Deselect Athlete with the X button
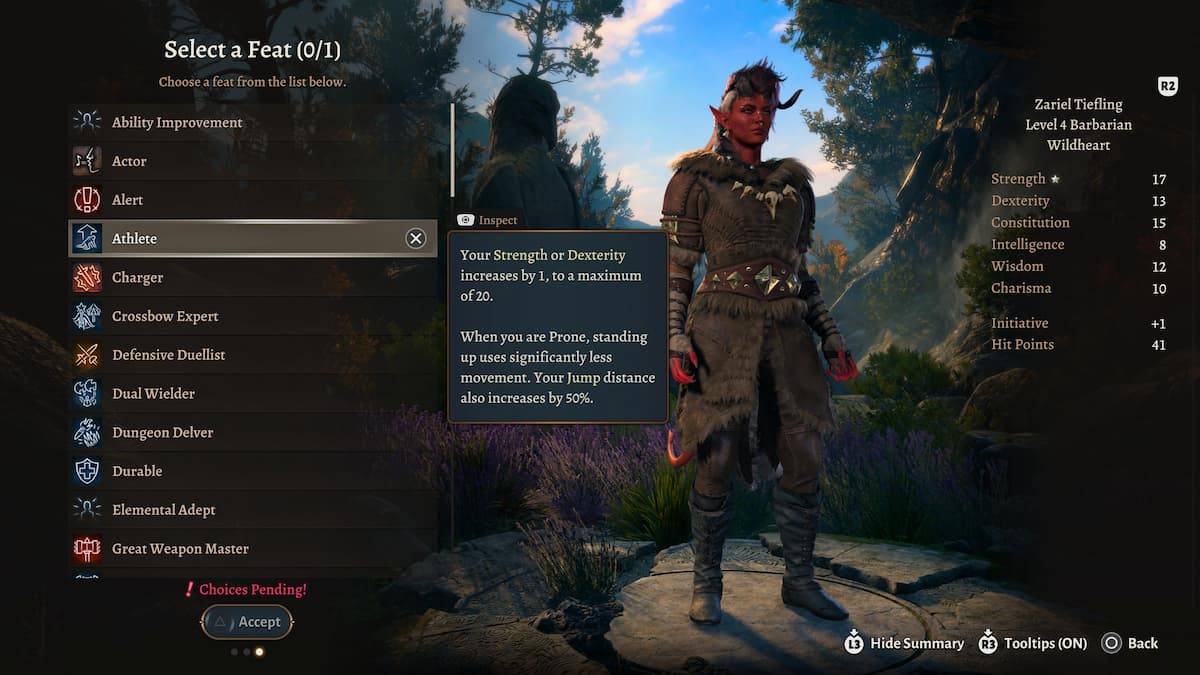This screenshot has width=1200, height=675. pos(415,238)
